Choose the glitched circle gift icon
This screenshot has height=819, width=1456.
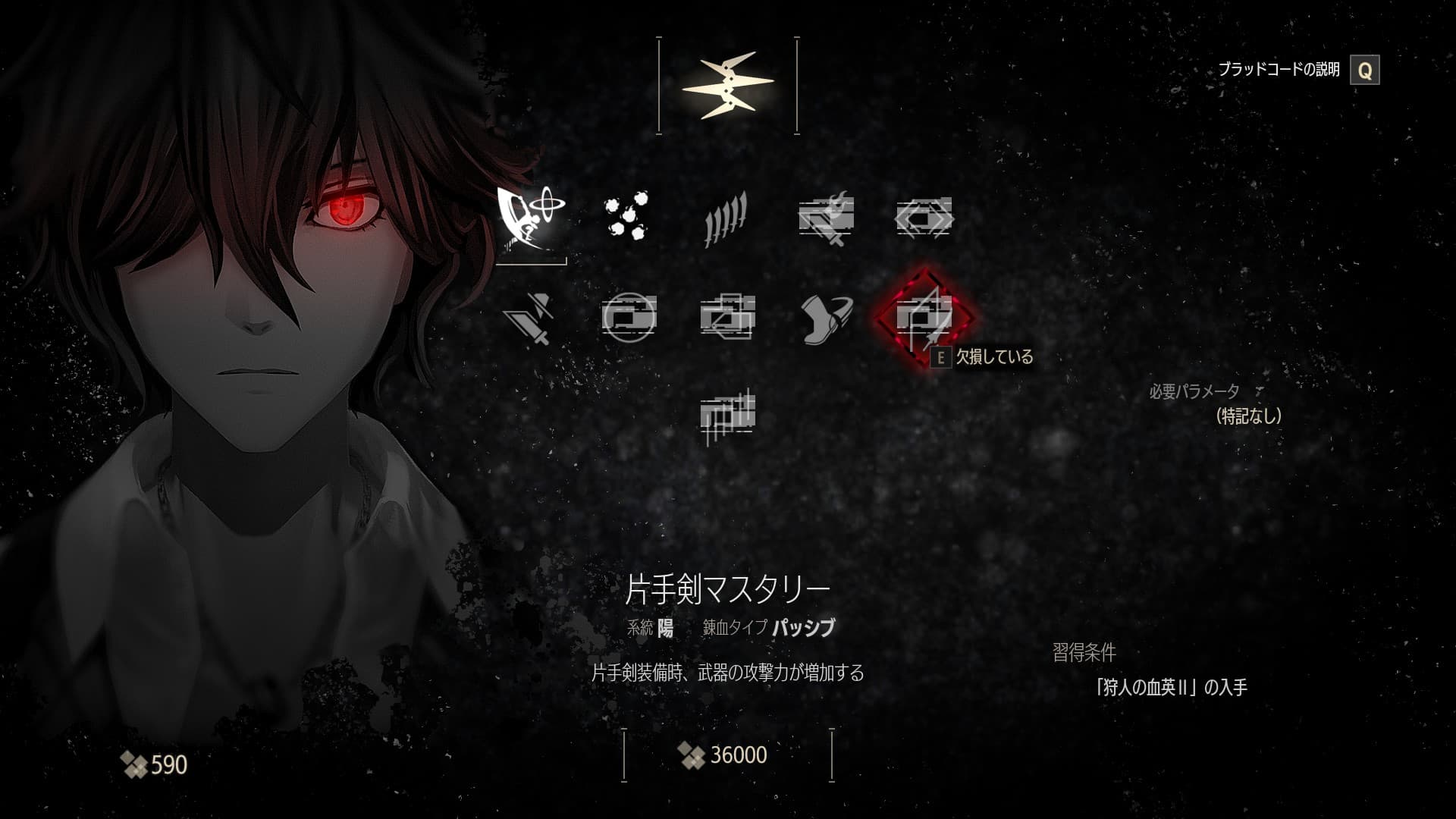point(629,315)
